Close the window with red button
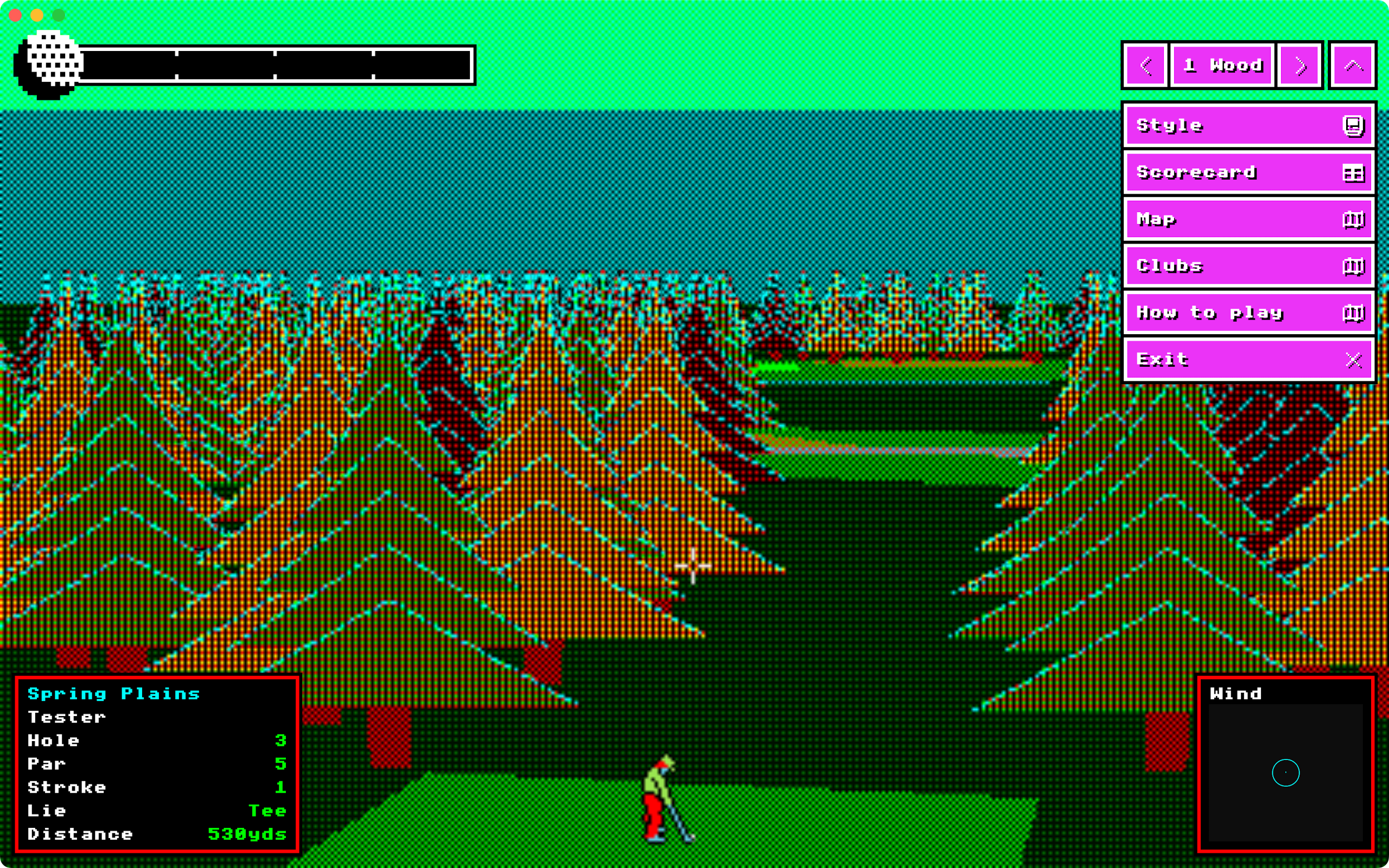 pos(16,15)
